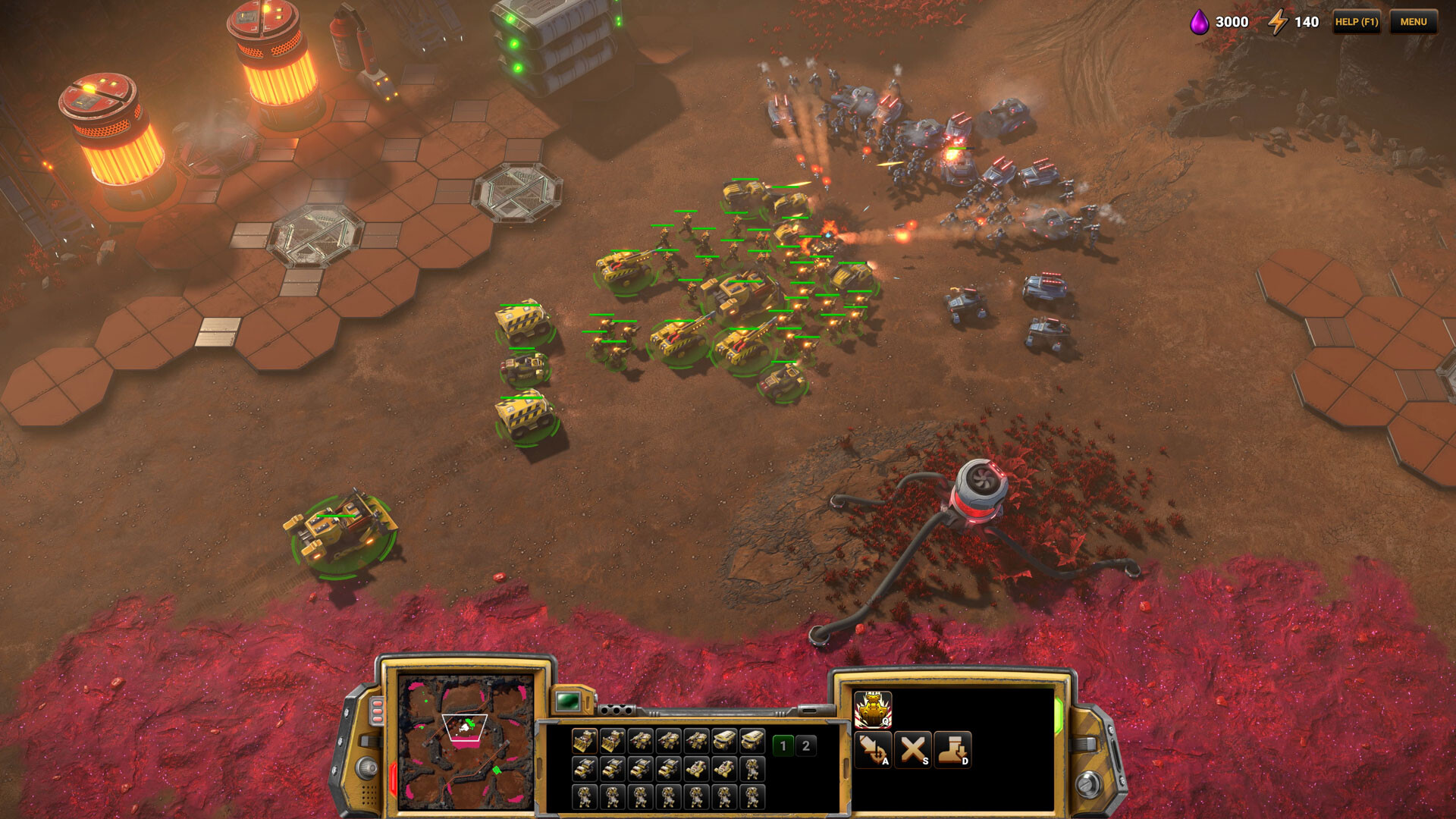1456x819 pixels.
Task: Activate the Q unit ability icon
Action: point(873,711)
